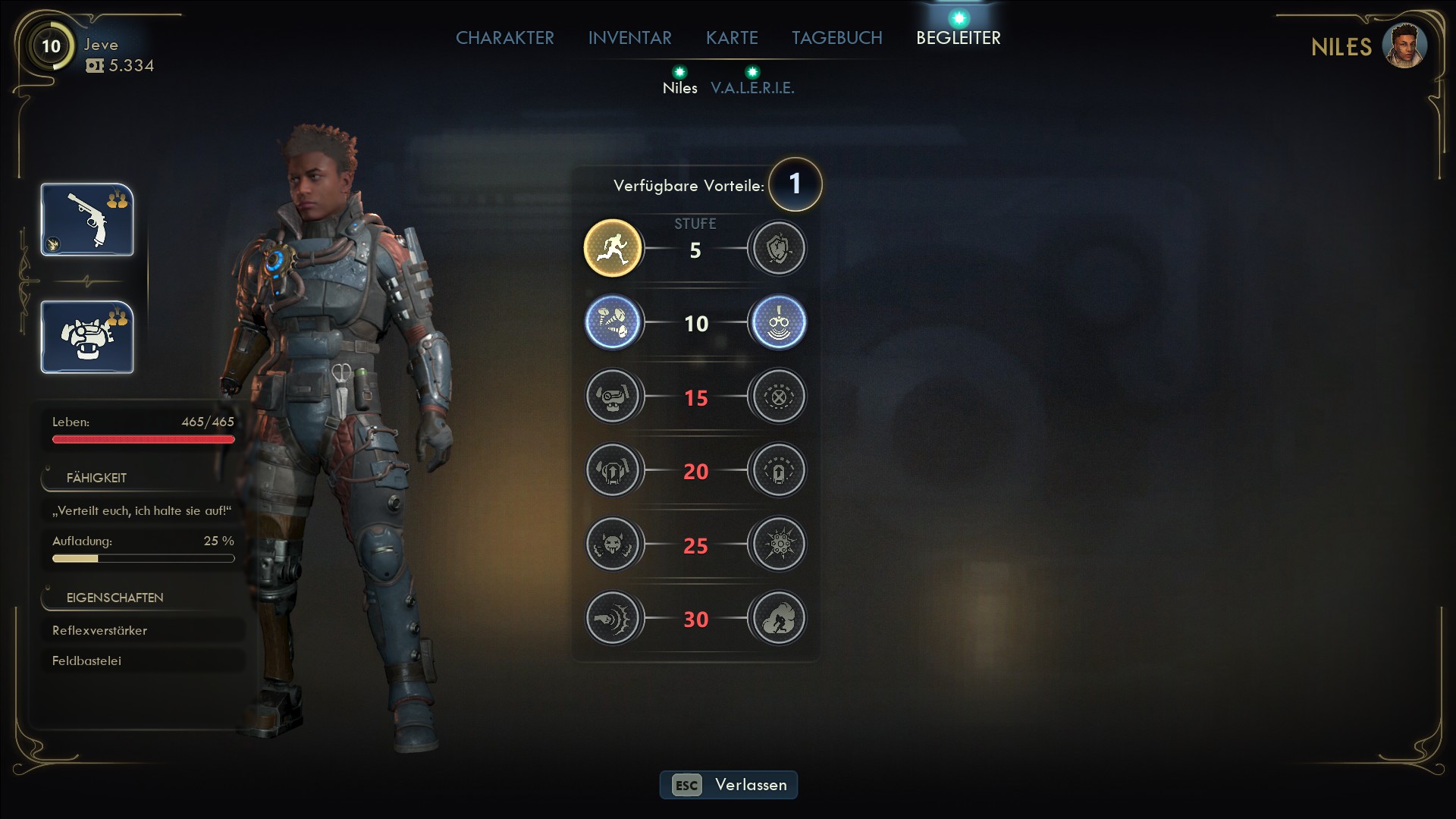Select the armor equipment slot

[x=87, y=337]
